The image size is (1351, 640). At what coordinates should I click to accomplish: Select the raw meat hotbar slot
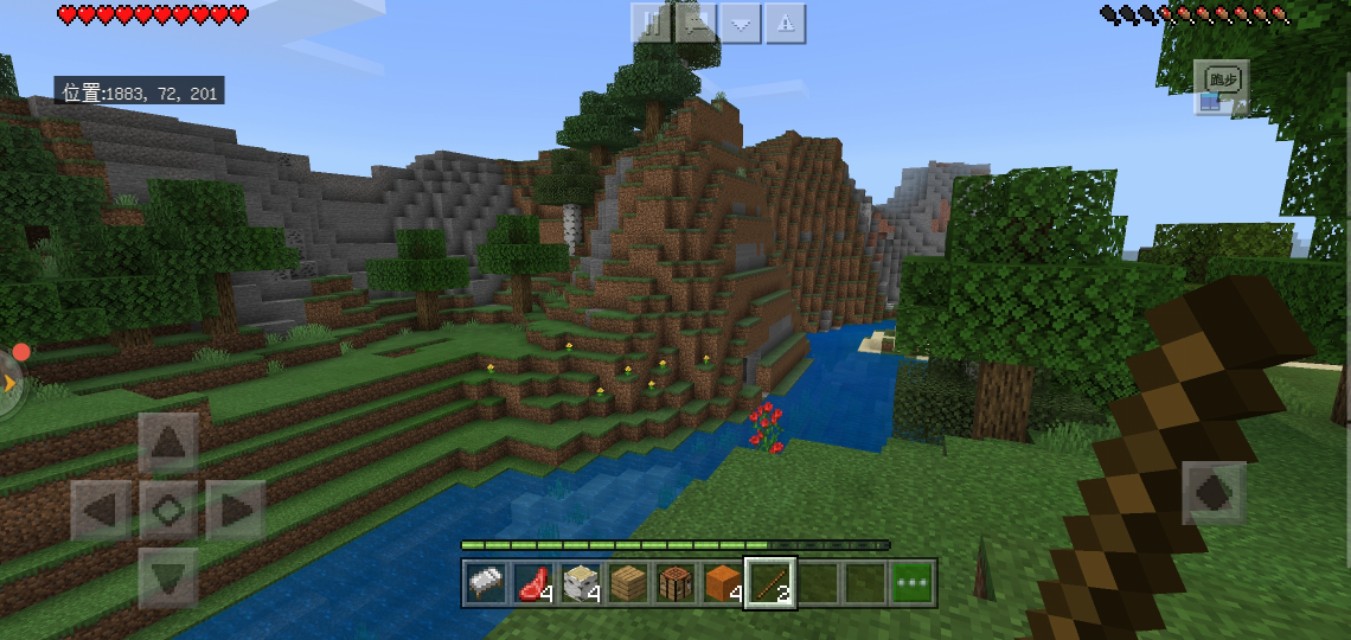click(531, 583)
